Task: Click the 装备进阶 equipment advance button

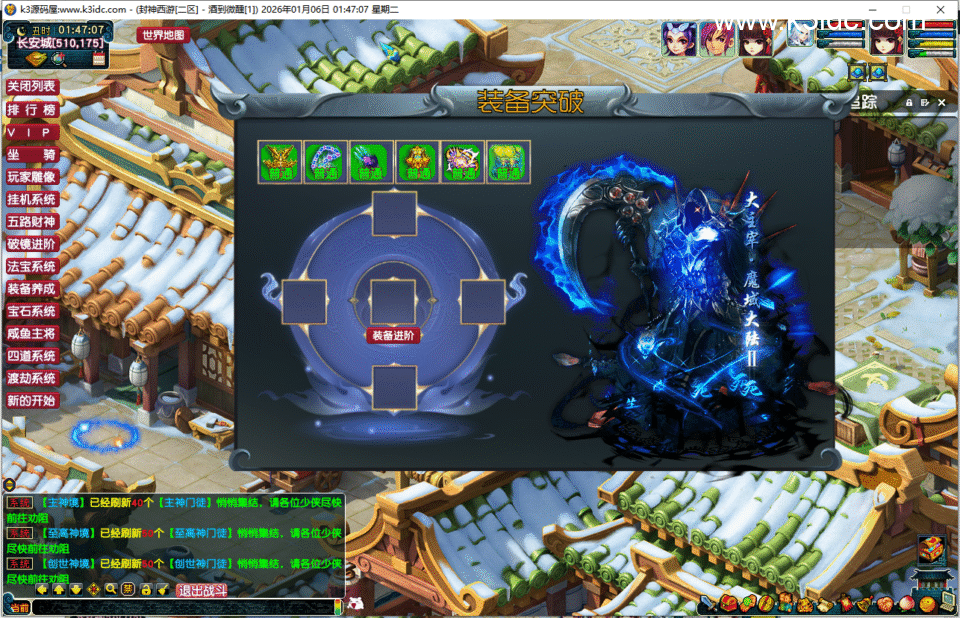Action: [x=393, y=336]
